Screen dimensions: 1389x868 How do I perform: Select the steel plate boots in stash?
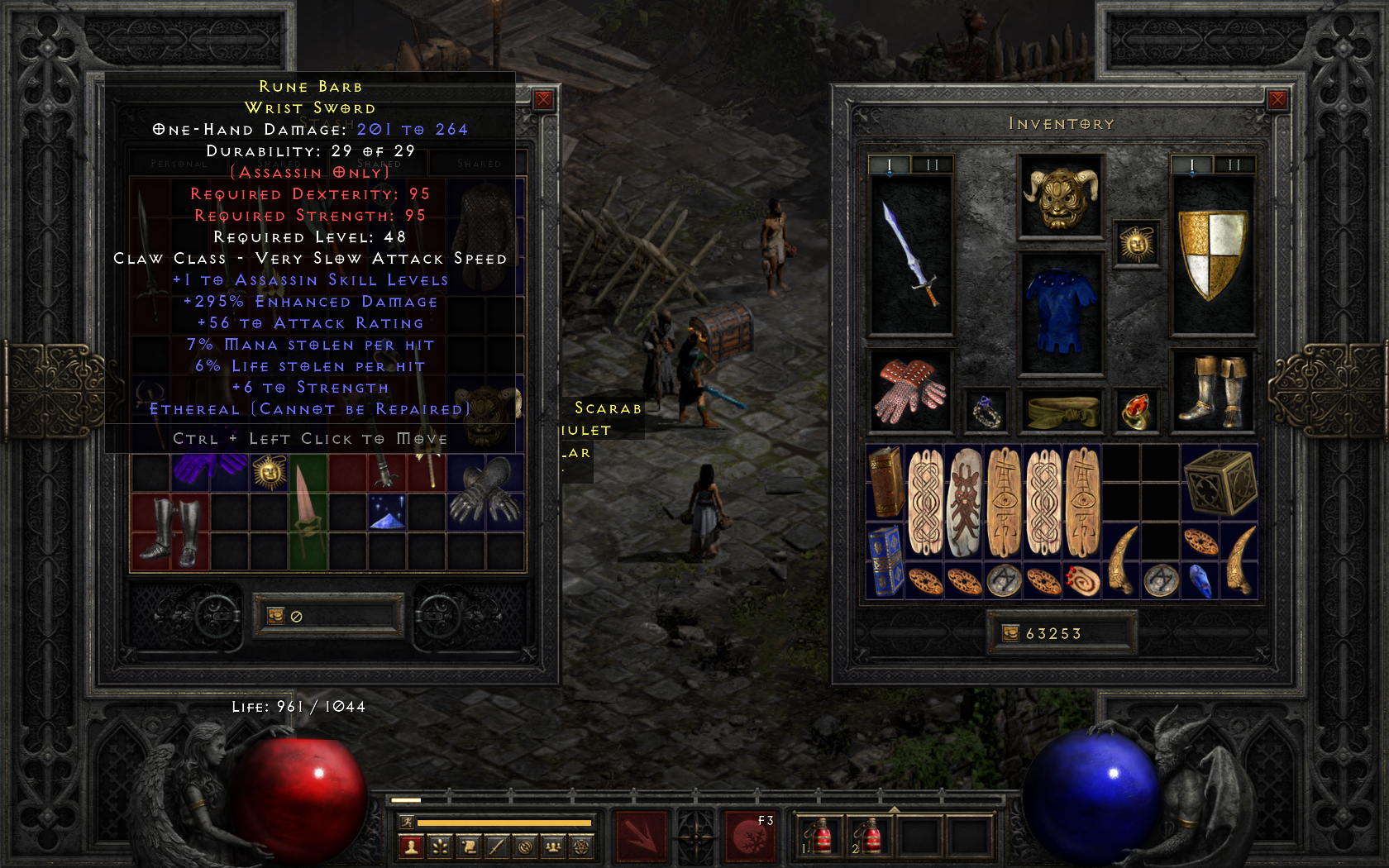point(170,532)
